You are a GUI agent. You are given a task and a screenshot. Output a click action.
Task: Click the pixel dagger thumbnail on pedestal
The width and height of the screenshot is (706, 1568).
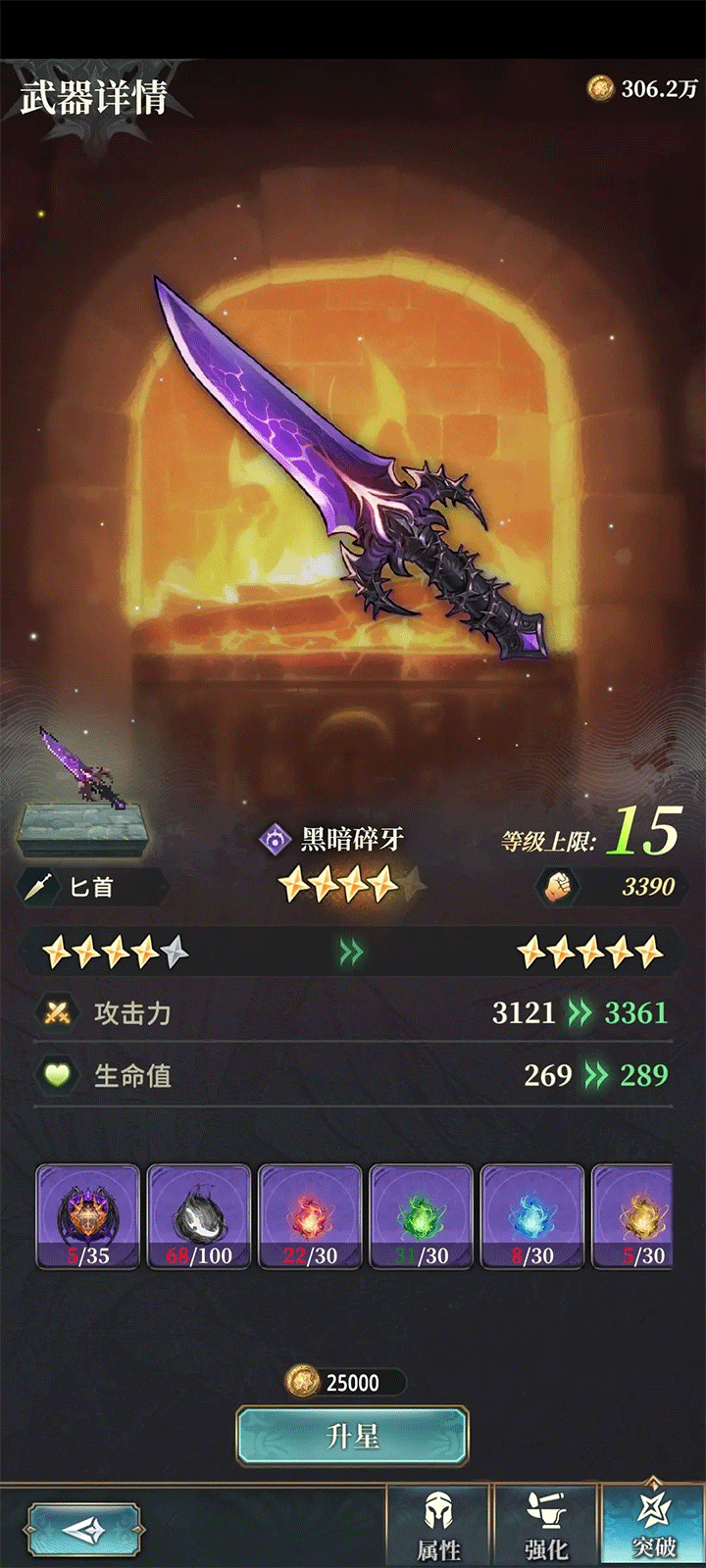click(83, 784)
